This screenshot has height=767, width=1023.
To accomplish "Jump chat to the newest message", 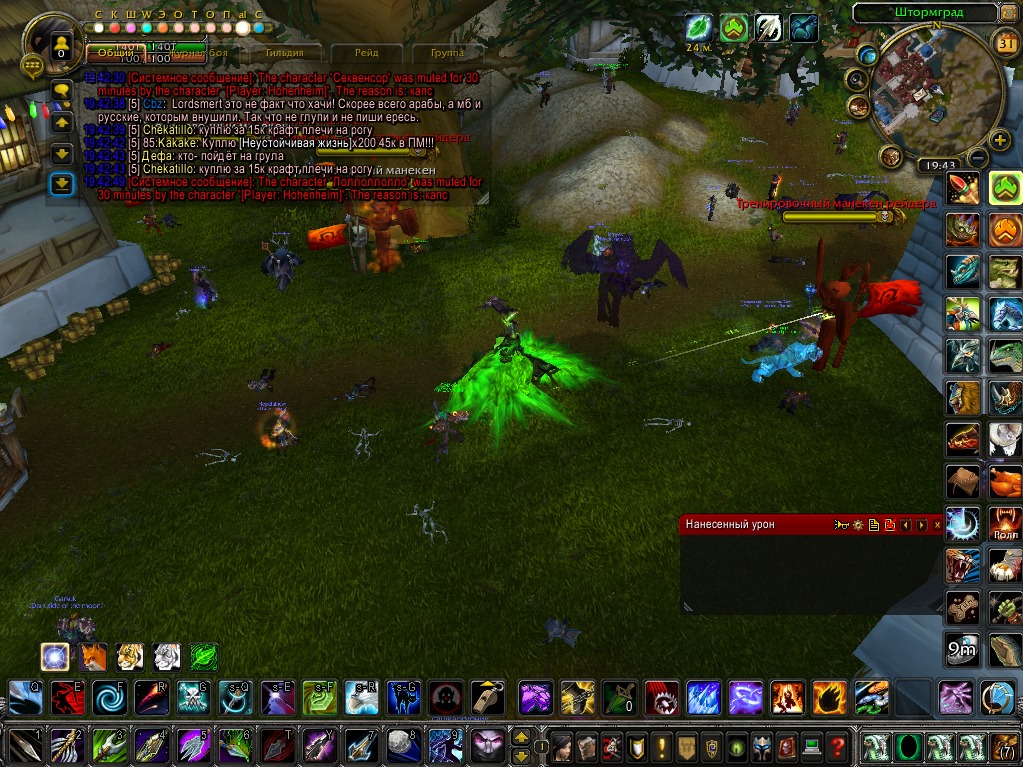I will tap(62, 183).
